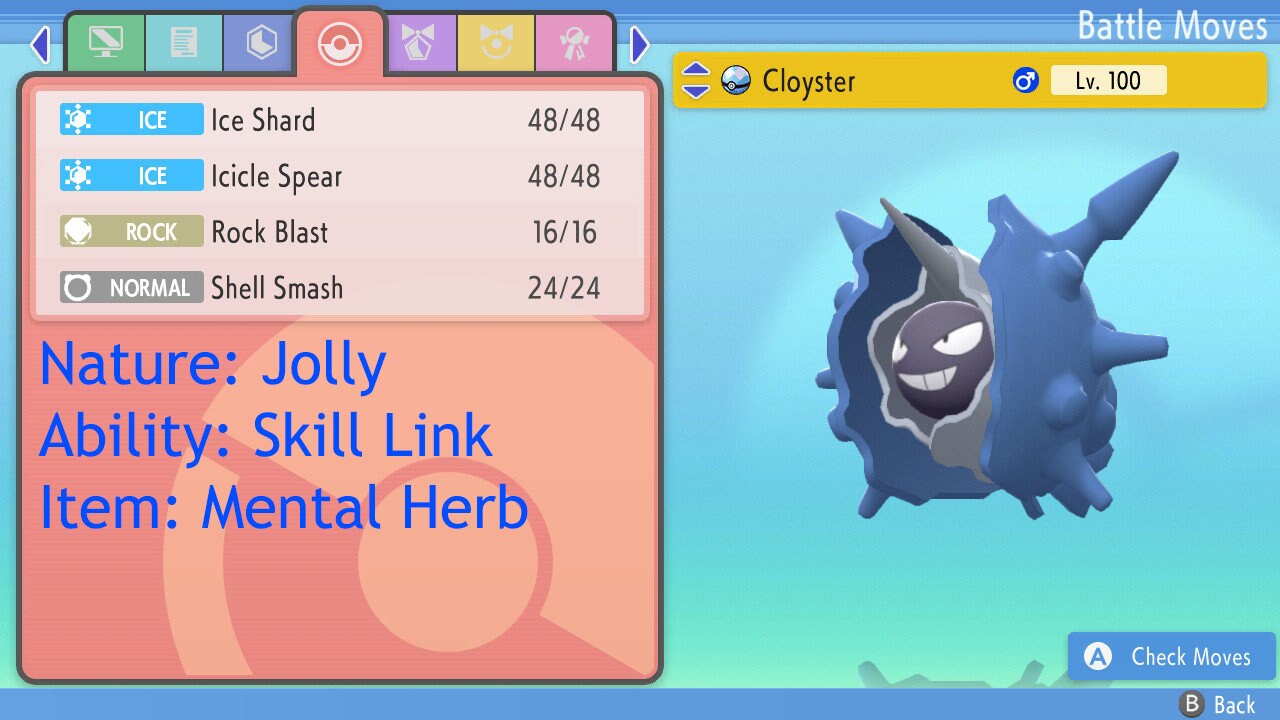Screen dimensions: 1280x720
Task: Click the ROCK type icon next to Rock Blast
Action: click(131, 231)
